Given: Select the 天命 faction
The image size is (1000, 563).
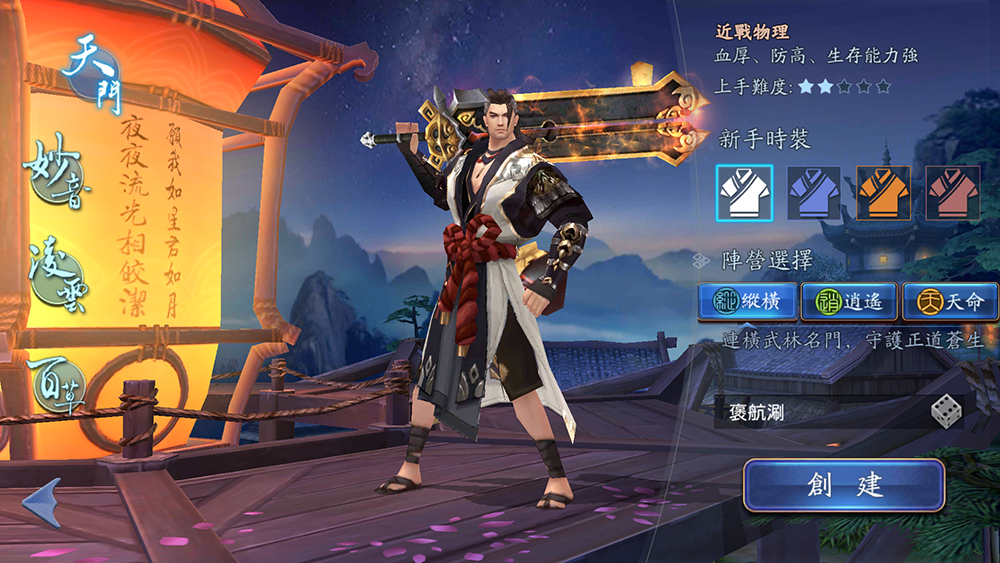Looking at the screenshot, I should pyautogui.click(x=949, y=300).
